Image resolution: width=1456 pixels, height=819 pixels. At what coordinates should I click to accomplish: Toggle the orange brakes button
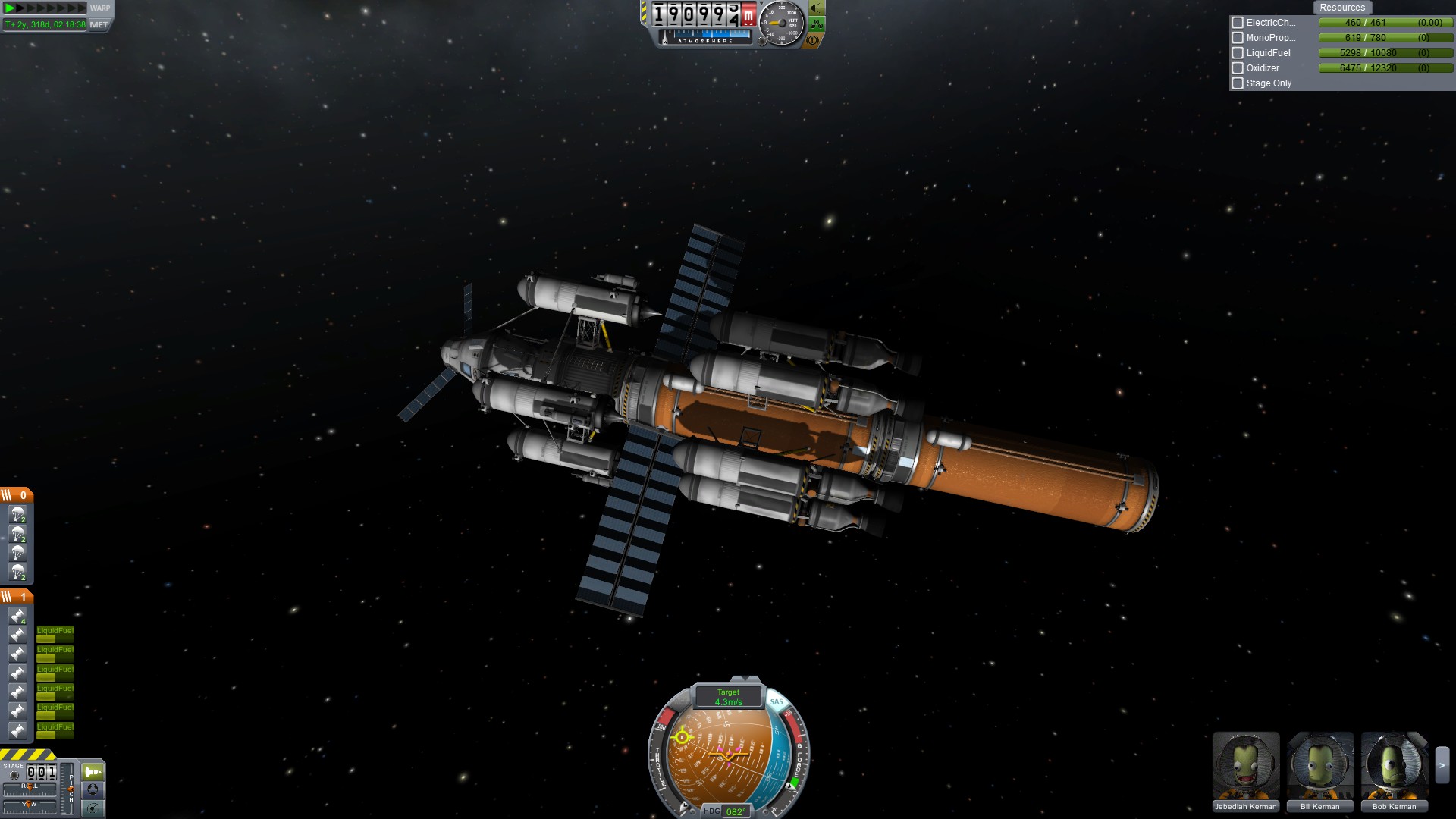[x=812, y=39]
